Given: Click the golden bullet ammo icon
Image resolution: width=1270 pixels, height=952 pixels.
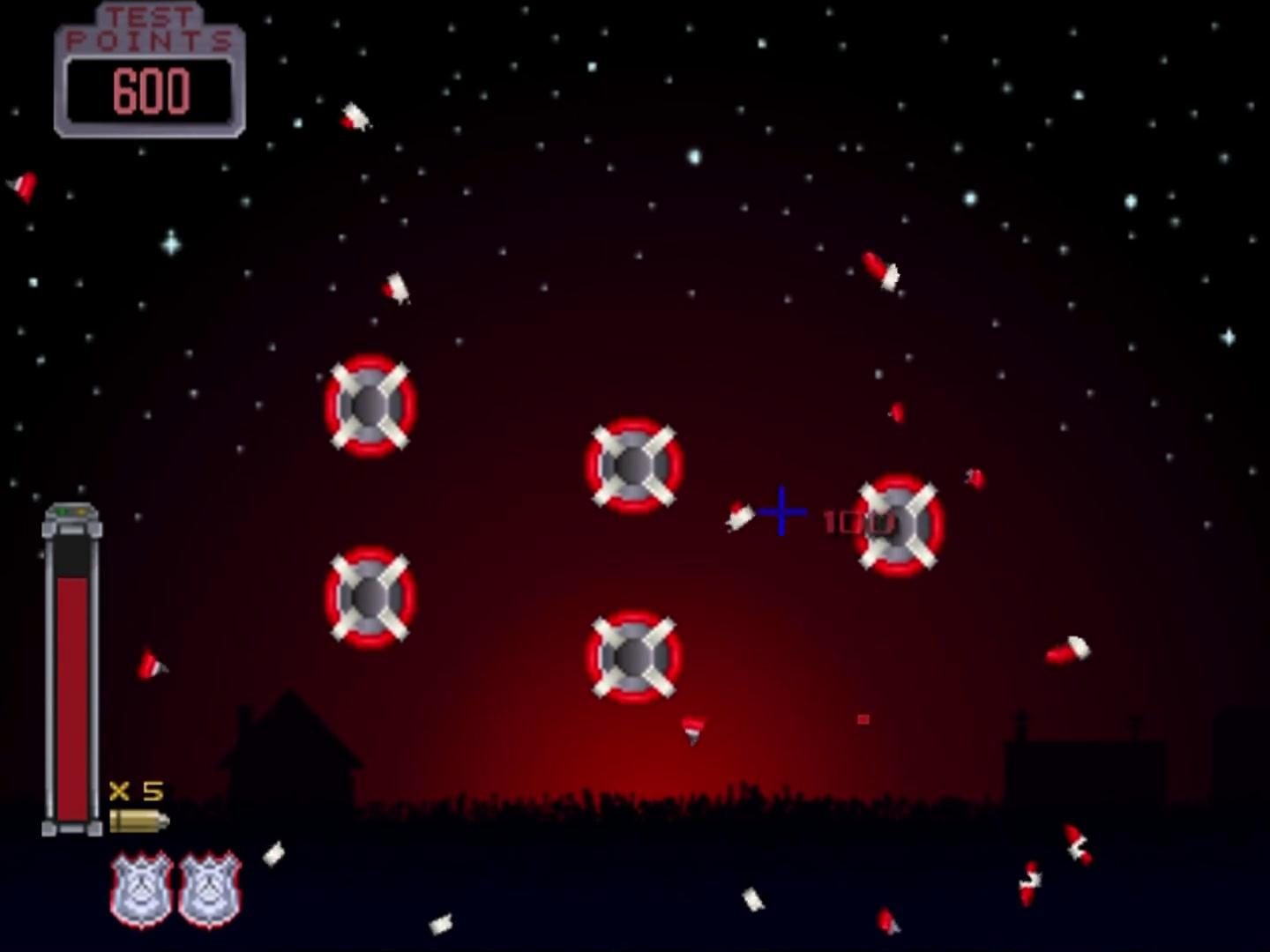Looking at the screenshot, I should (139, 822).
